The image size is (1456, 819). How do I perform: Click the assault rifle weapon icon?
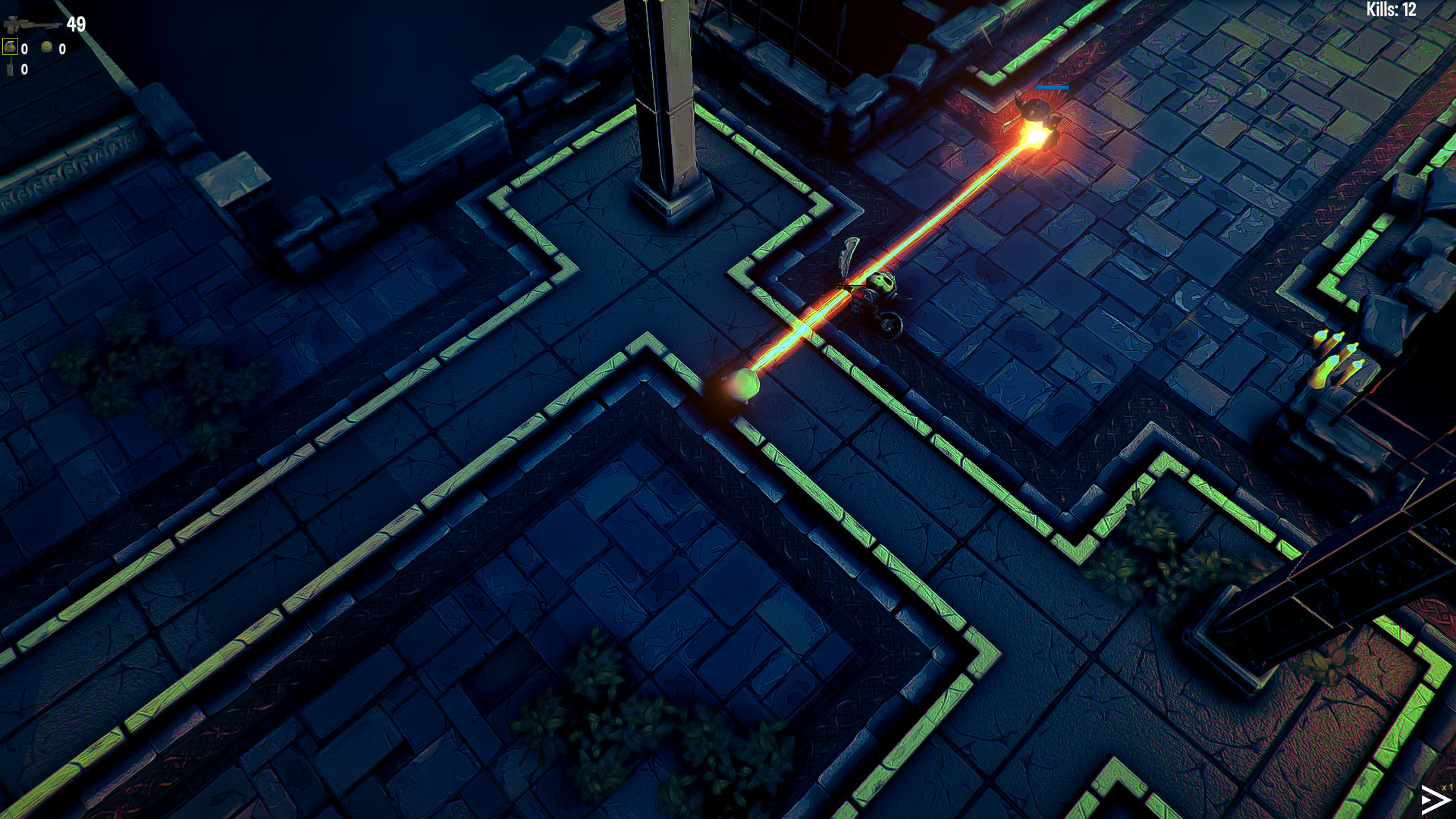[x=32, y=26]
